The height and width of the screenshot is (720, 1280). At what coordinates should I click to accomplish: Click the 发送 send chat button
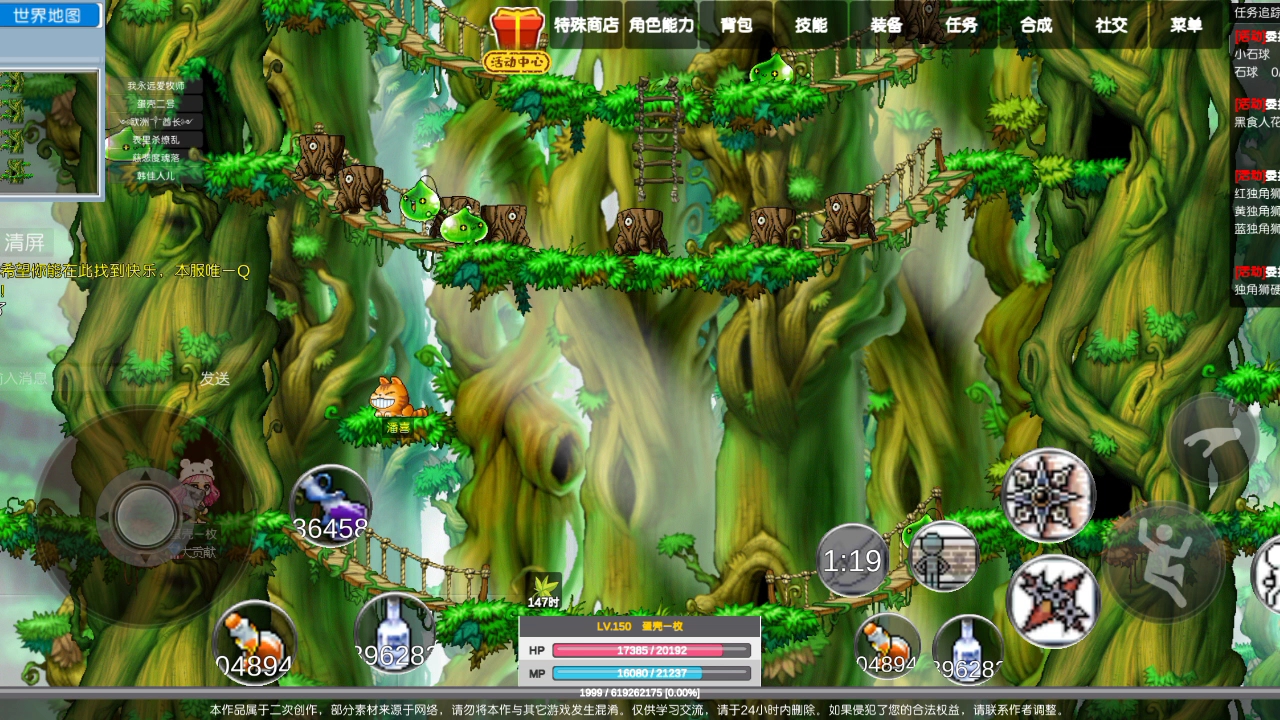click(215, 378)
